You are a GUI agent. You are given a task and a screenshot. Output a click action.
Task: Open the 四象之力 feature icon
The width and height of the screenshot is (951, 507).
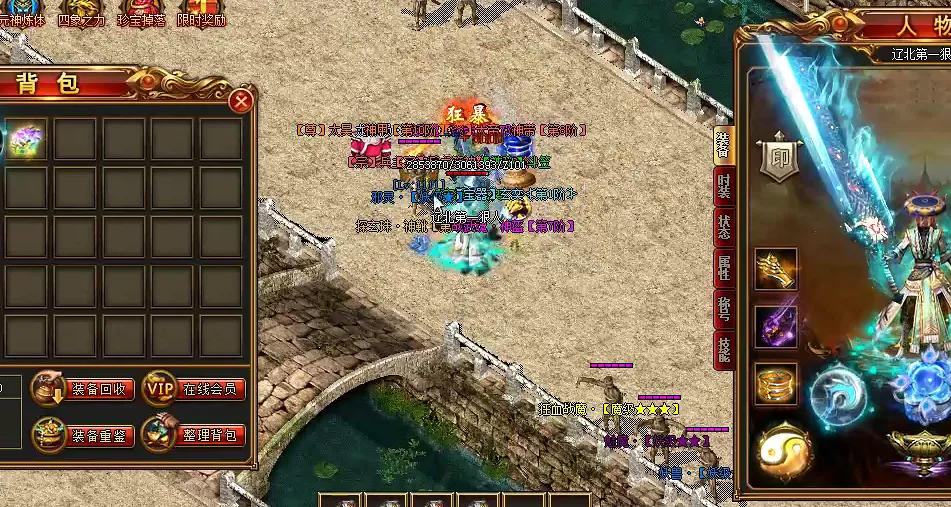82,13
